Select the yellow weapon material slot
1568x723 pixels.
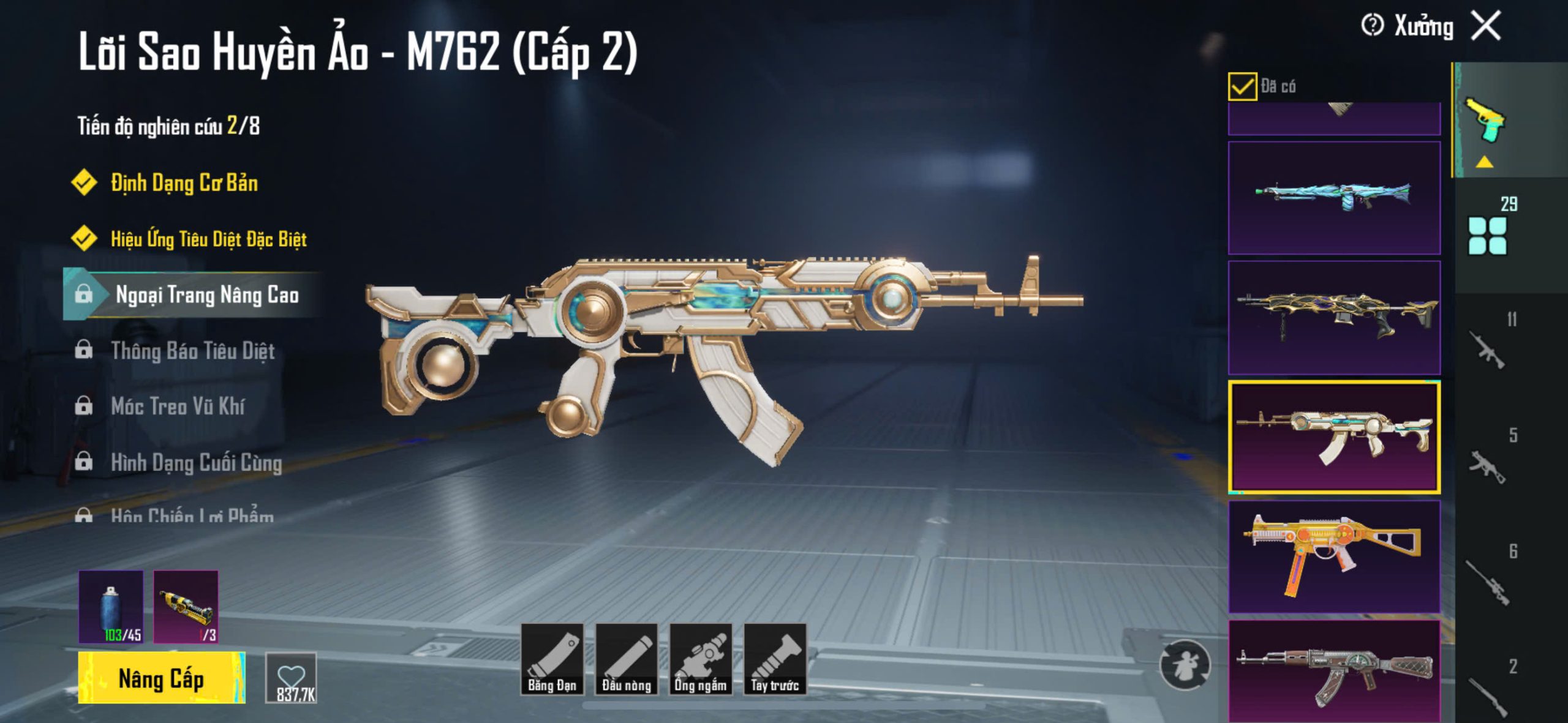coord(186,606)
